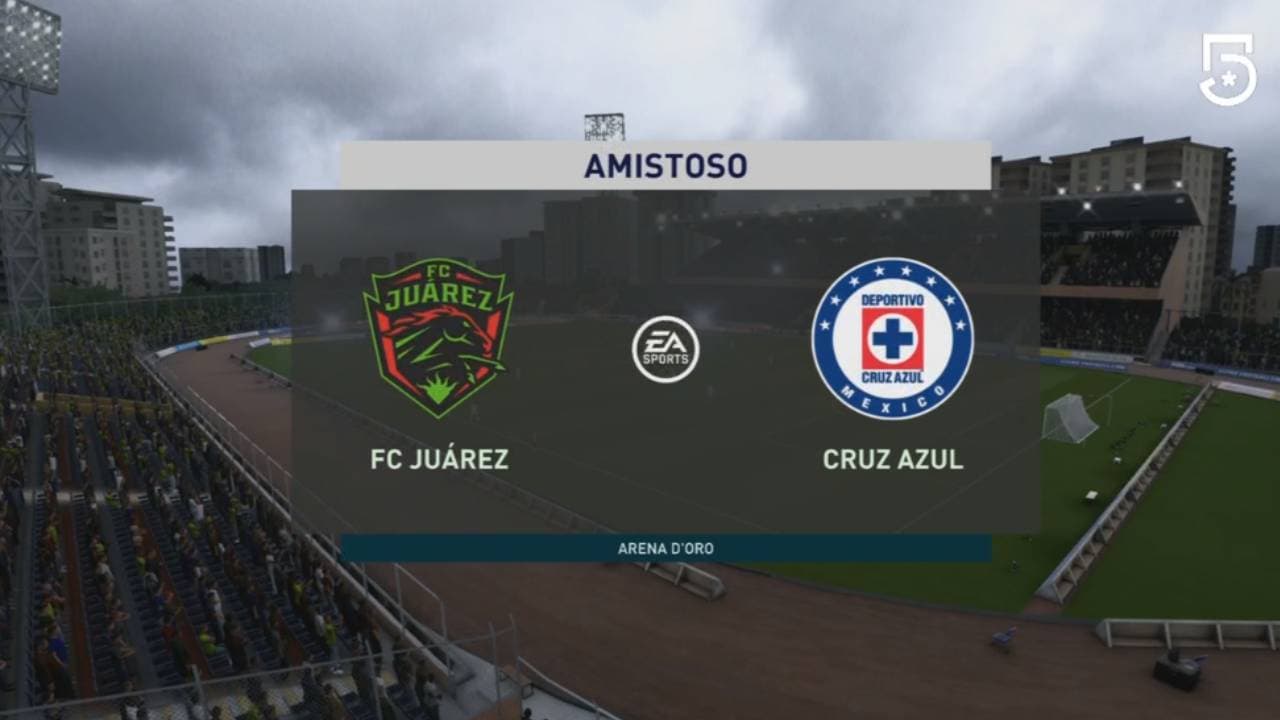Toggle the away team crest display
Viewport: 1280px width, 720px height.
(895, 335)
